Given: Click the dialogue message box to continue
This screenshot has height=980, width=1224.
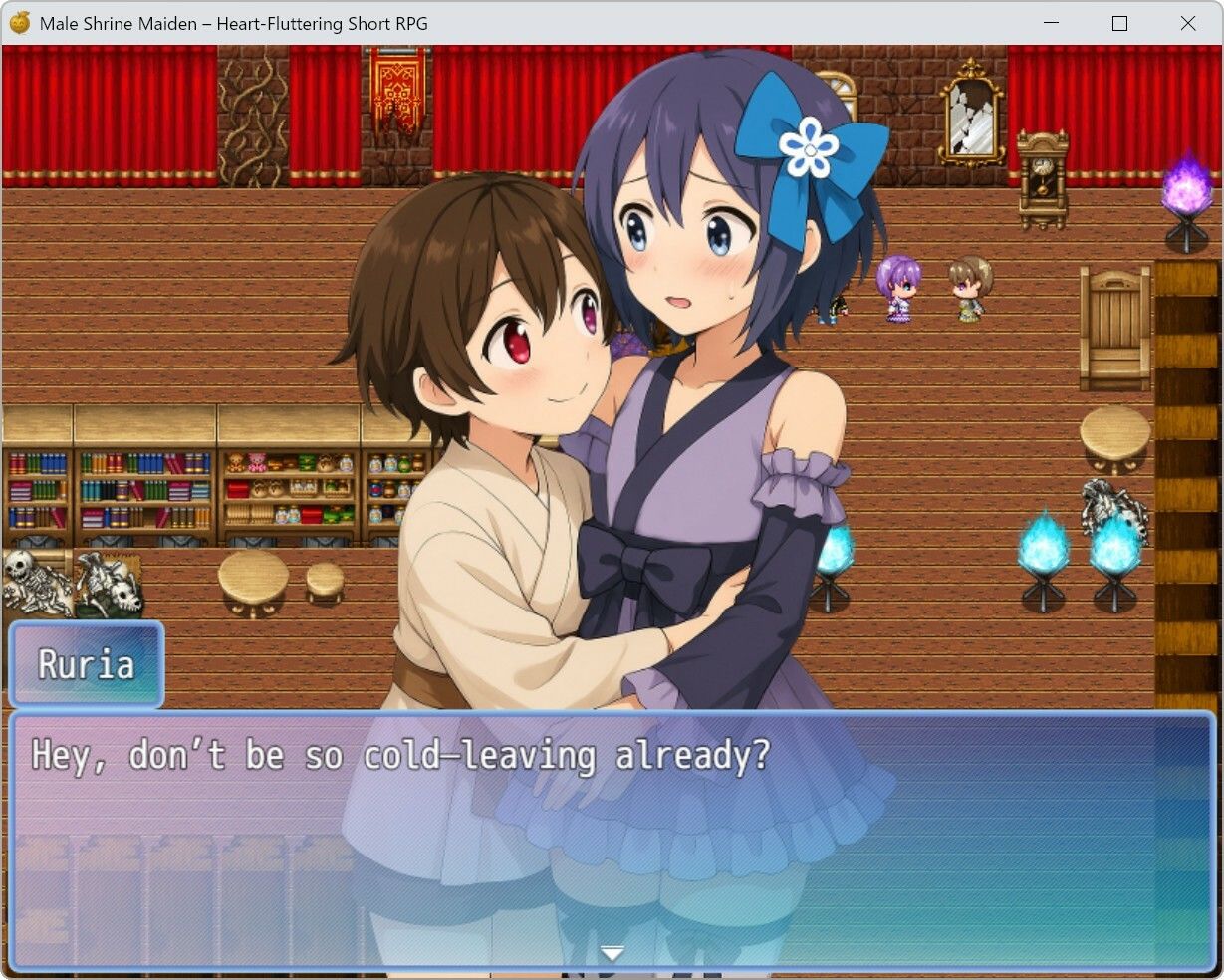Looking at the screenshot, I should [x=612, y=839].
